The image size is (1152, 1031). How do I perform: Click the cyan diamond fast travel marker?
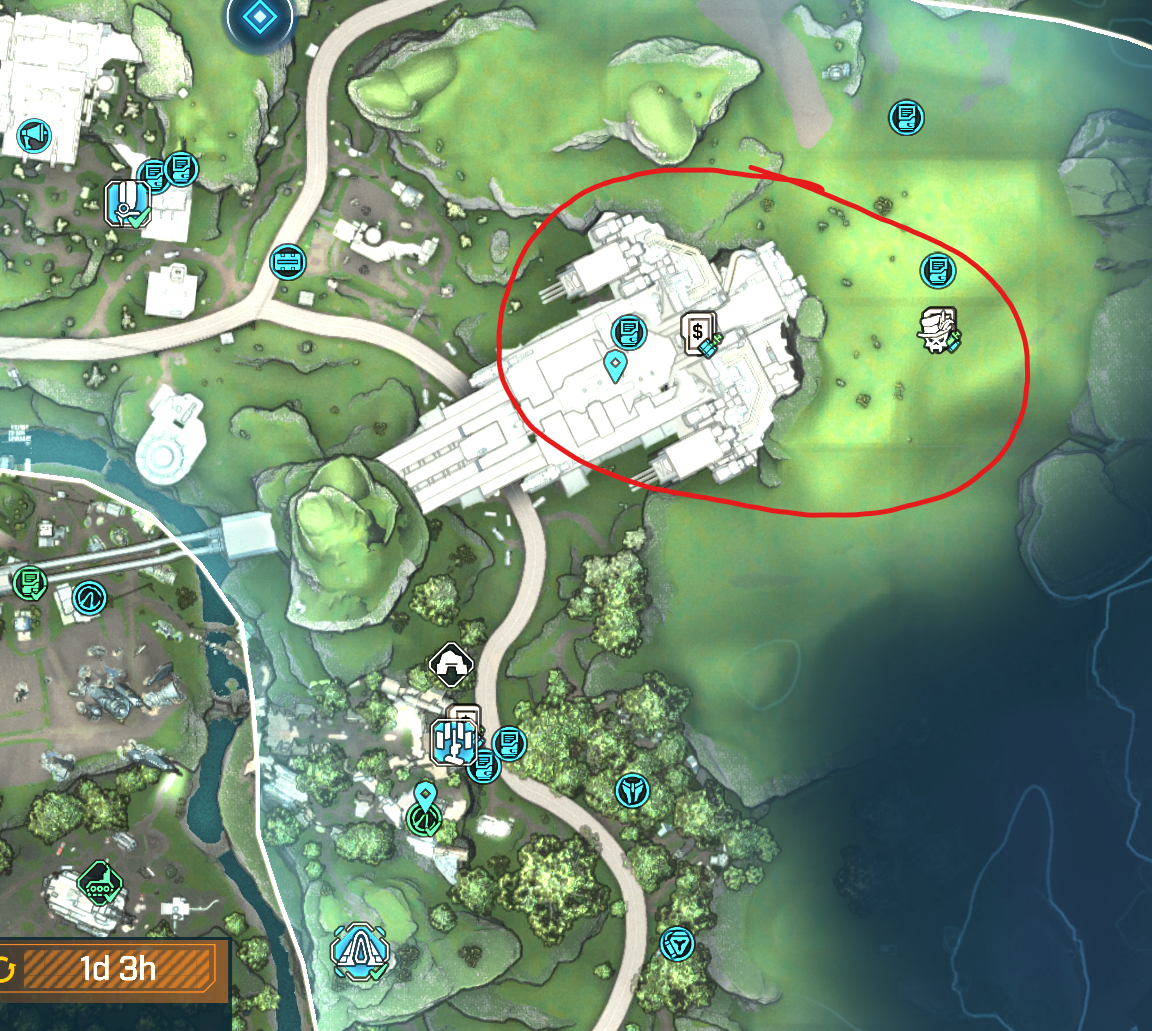259,18
